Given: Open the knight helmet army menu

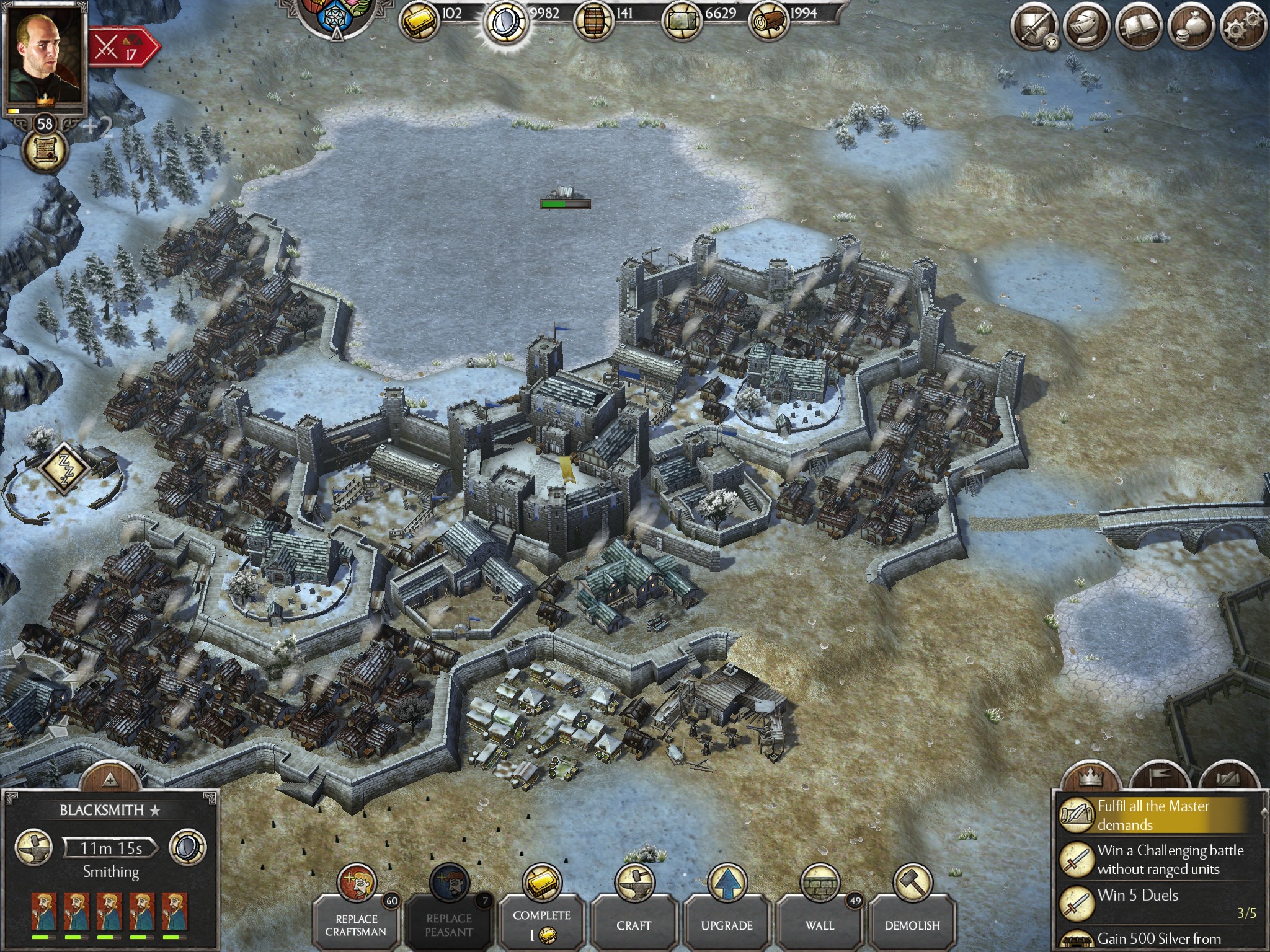Looking at the screenshot, I should (x=1086, y=27).
